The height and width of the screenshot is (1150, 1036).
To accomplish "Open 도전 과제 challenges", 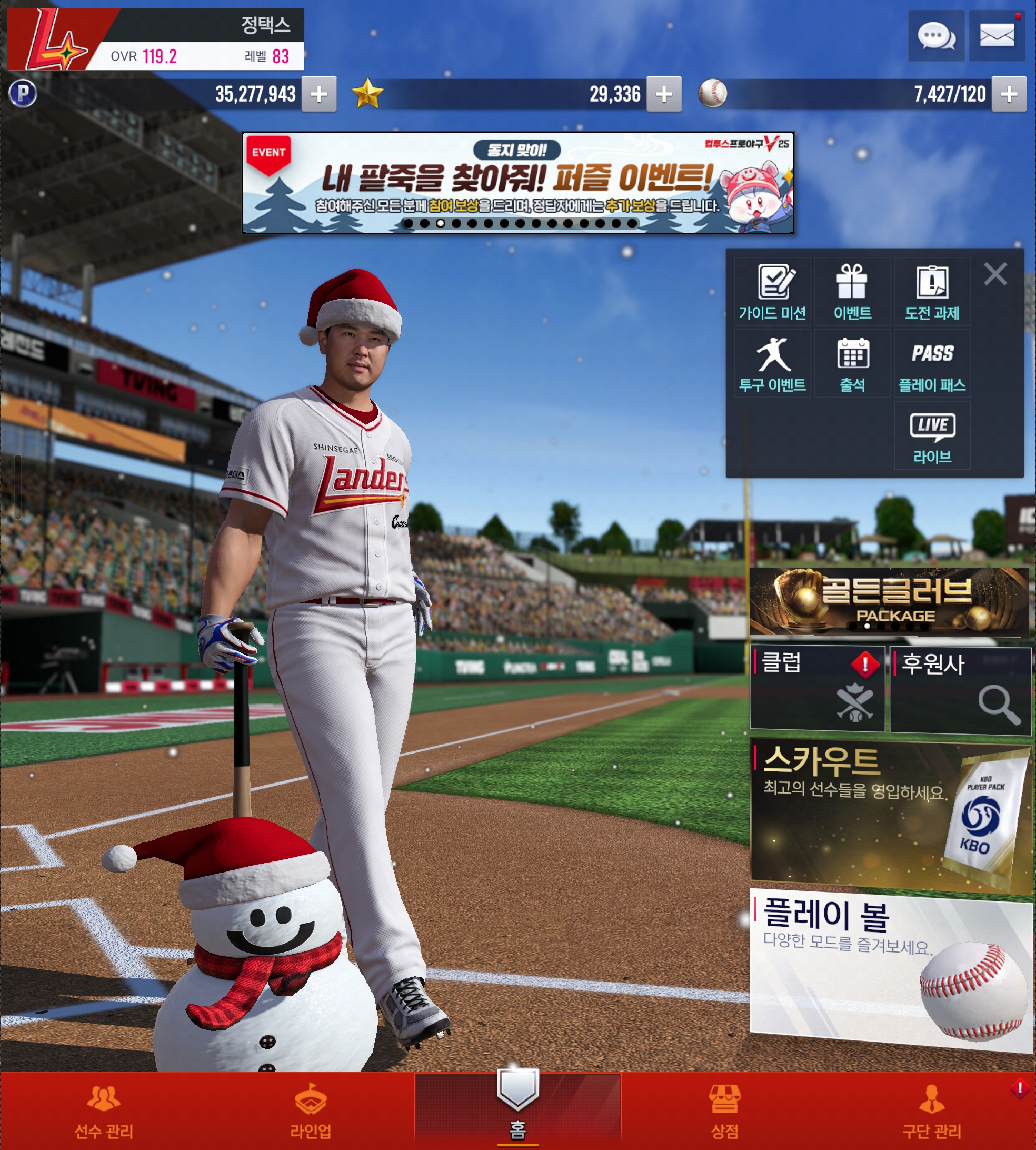I will pyautogui.click(x=932, y=292).
